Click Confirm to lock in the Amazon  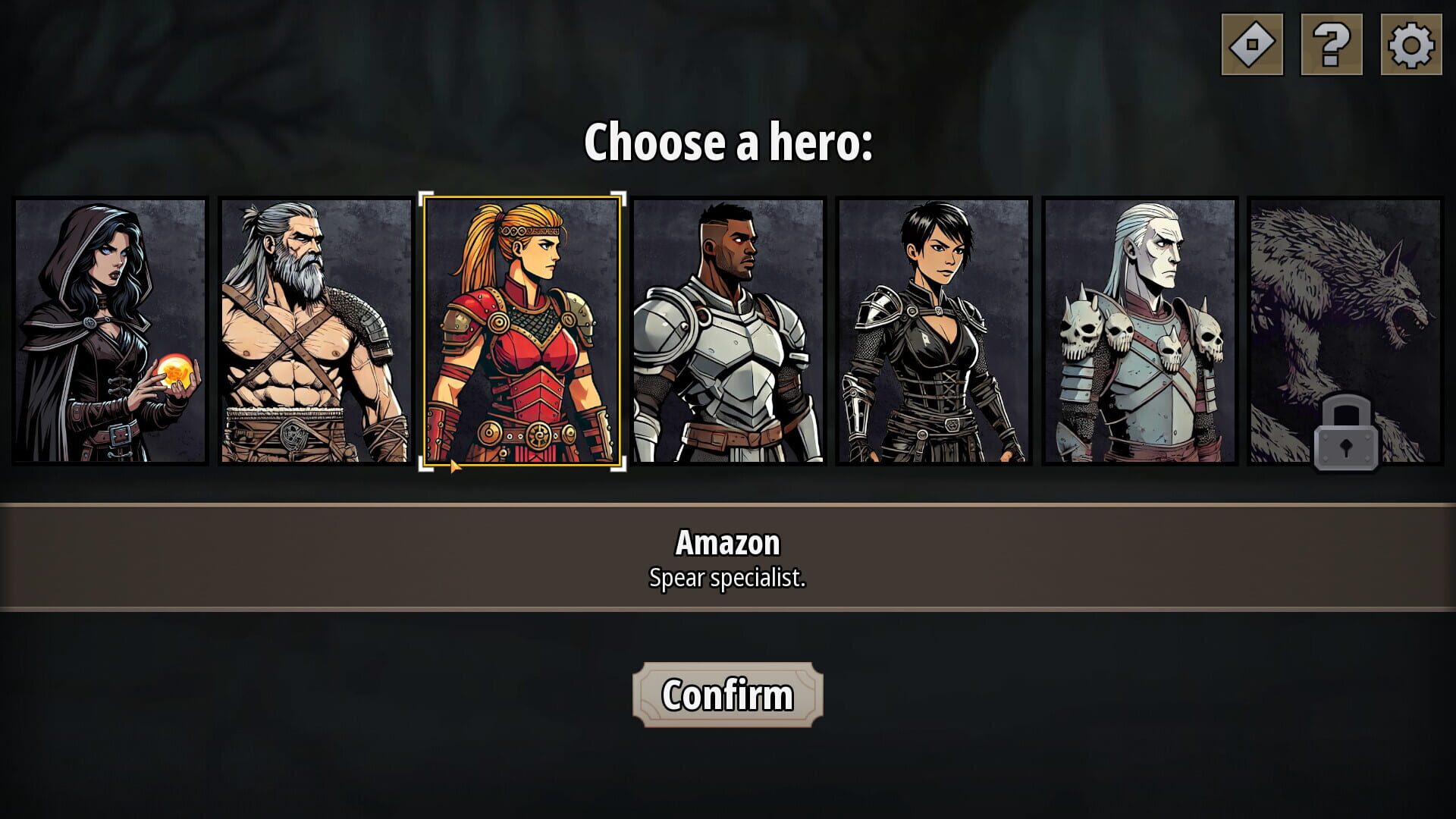[727, 694]
